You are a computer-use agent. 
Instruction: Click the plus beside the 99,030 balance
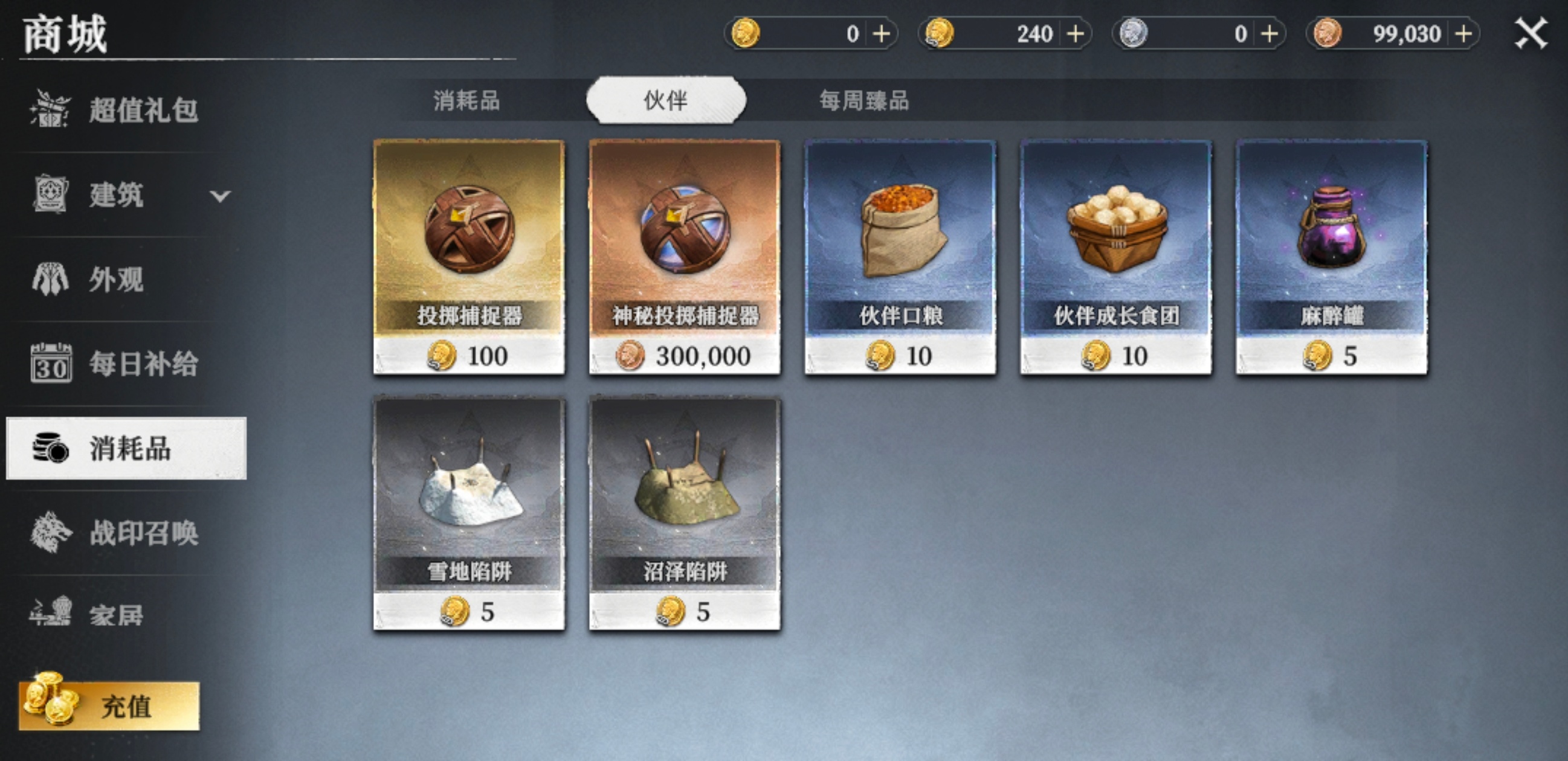(x=1467, y=33)
